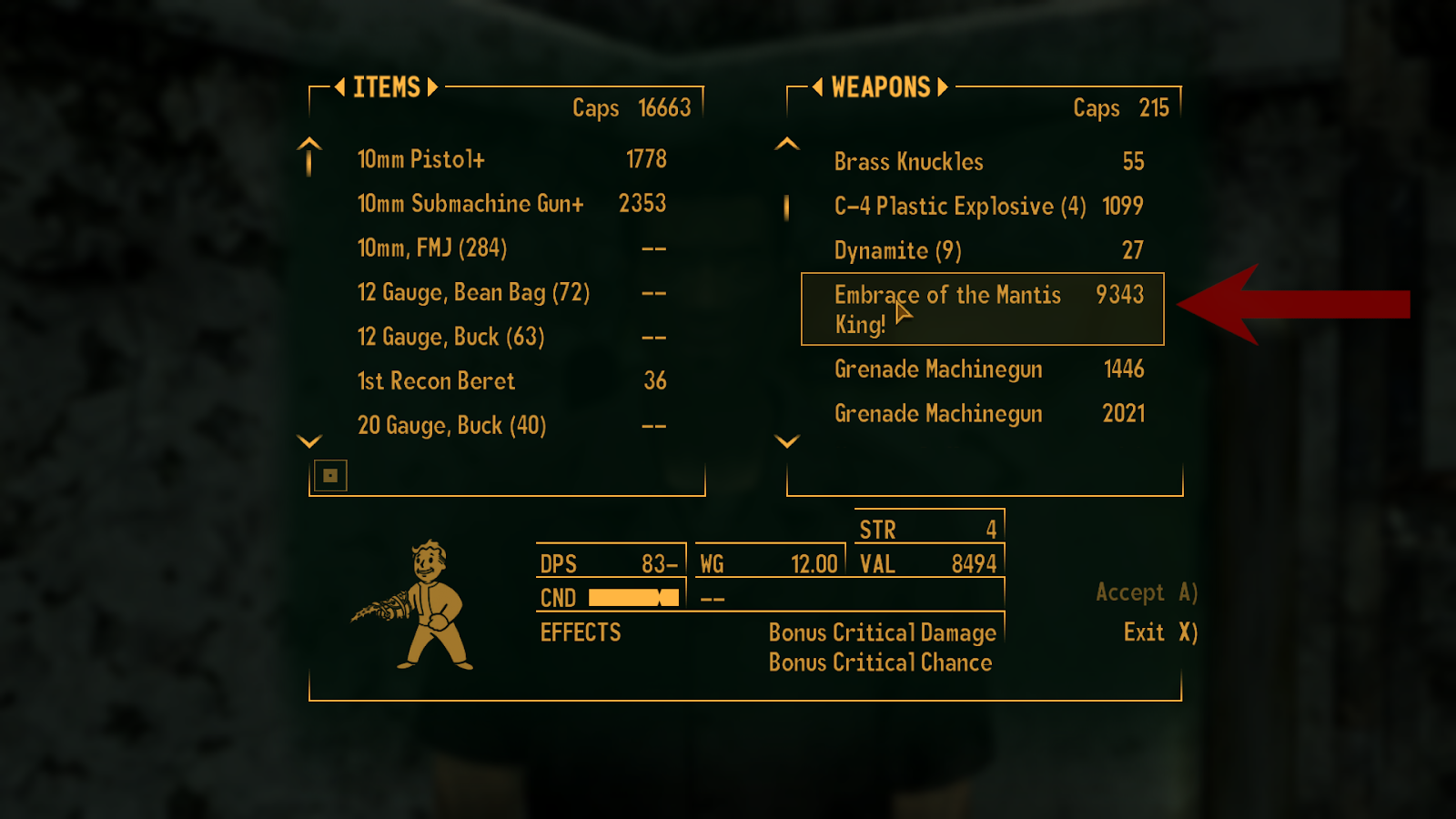Choose C-4 Plastic Explosive (4) from vendor
Viewport: 1456px width, 819px height.
(x=987, y=207)
